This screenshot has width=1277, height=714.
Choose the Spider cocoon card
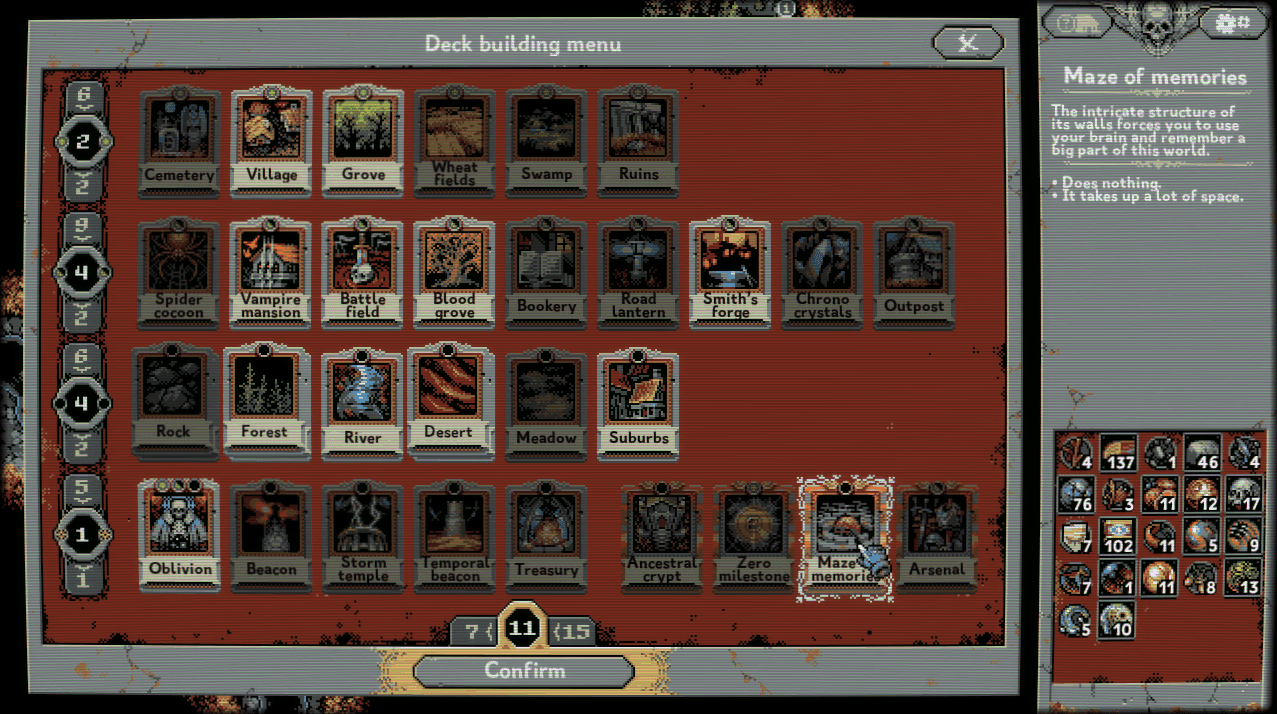tap(180, 272)
